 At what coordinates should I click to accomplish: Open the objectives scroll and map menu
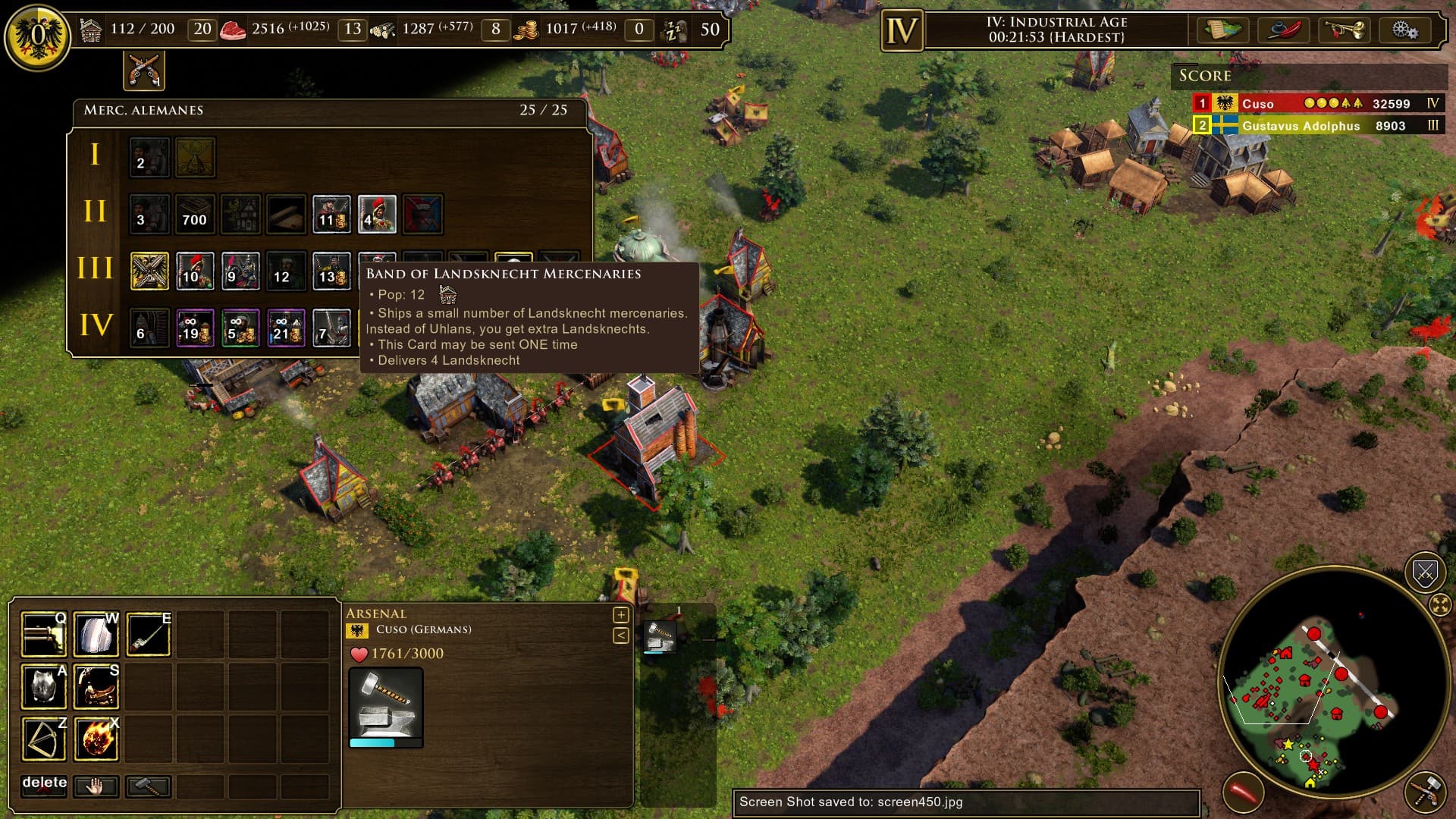tap(1222, 31)
